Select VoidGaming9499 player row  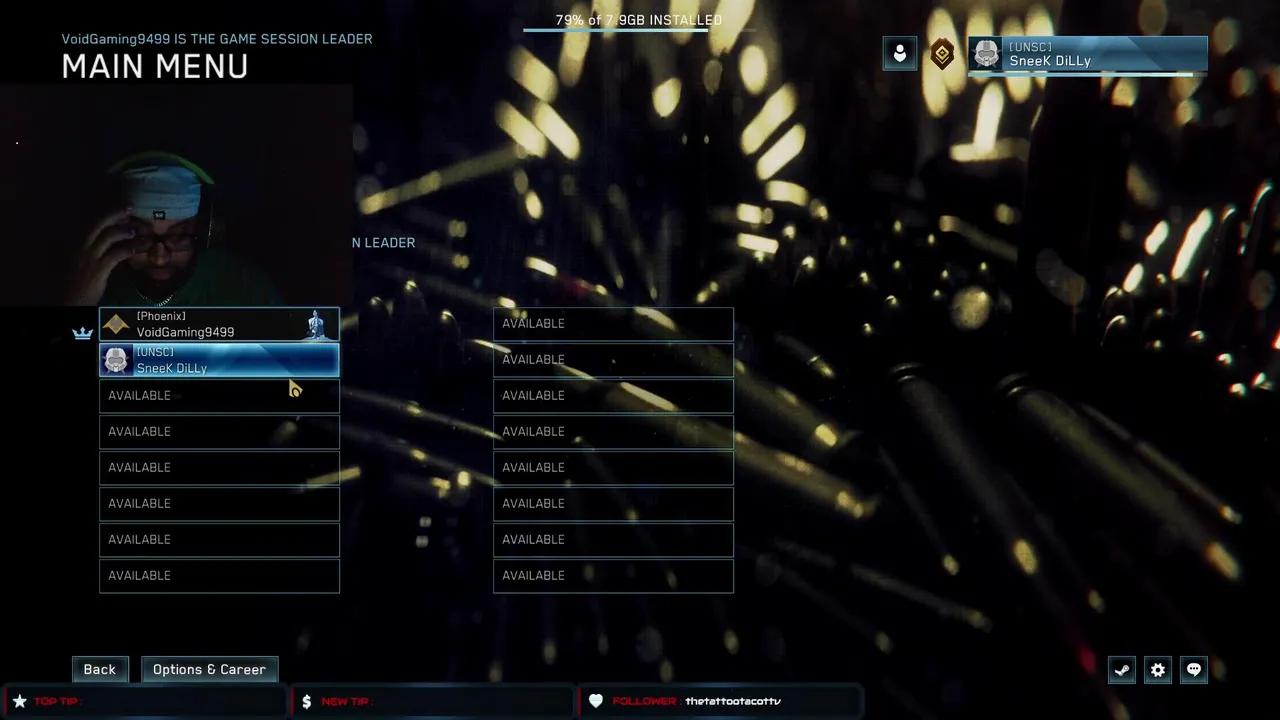point(219,324)
